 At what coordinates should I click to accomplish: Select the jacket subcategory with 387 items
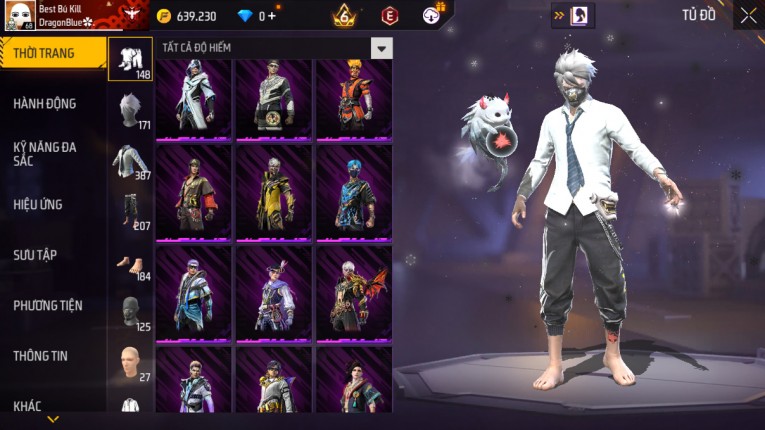[130, 161]
